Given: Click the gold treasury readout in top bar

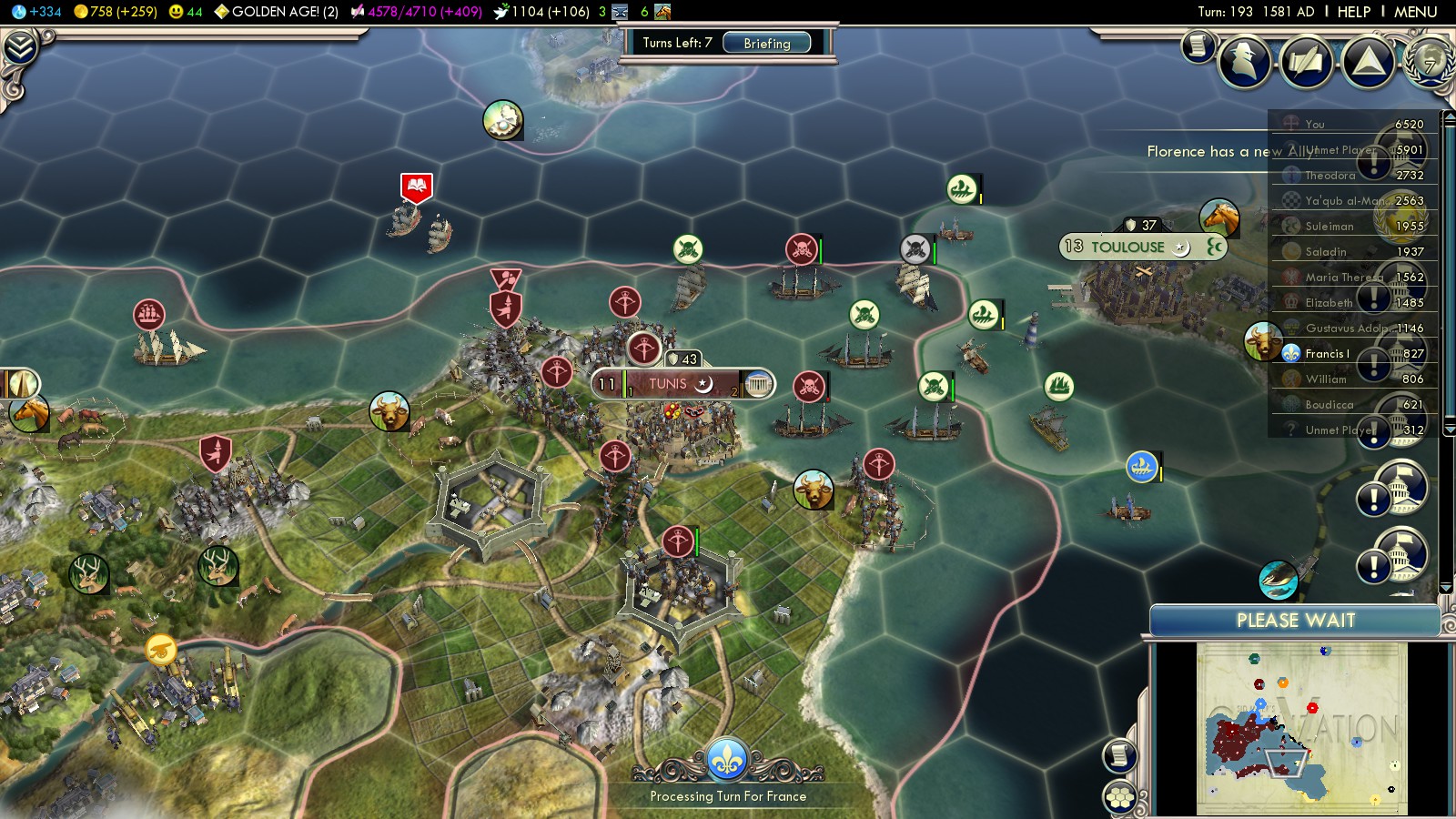Looking at the screenshot, I should (x=114, y=12).
